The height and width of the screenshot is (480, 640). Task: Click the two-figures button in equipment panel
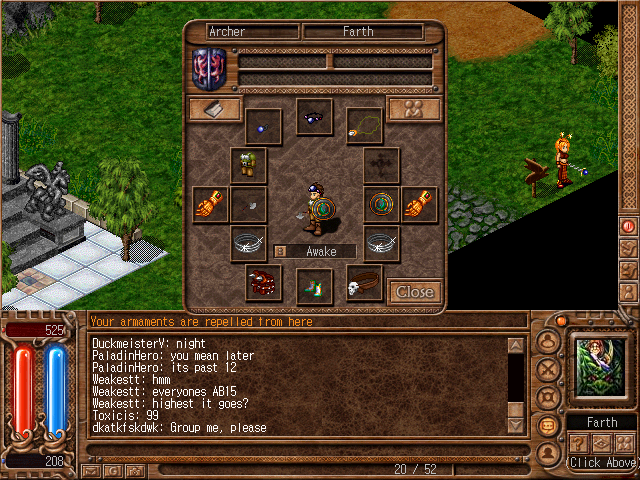coord(414,109)
